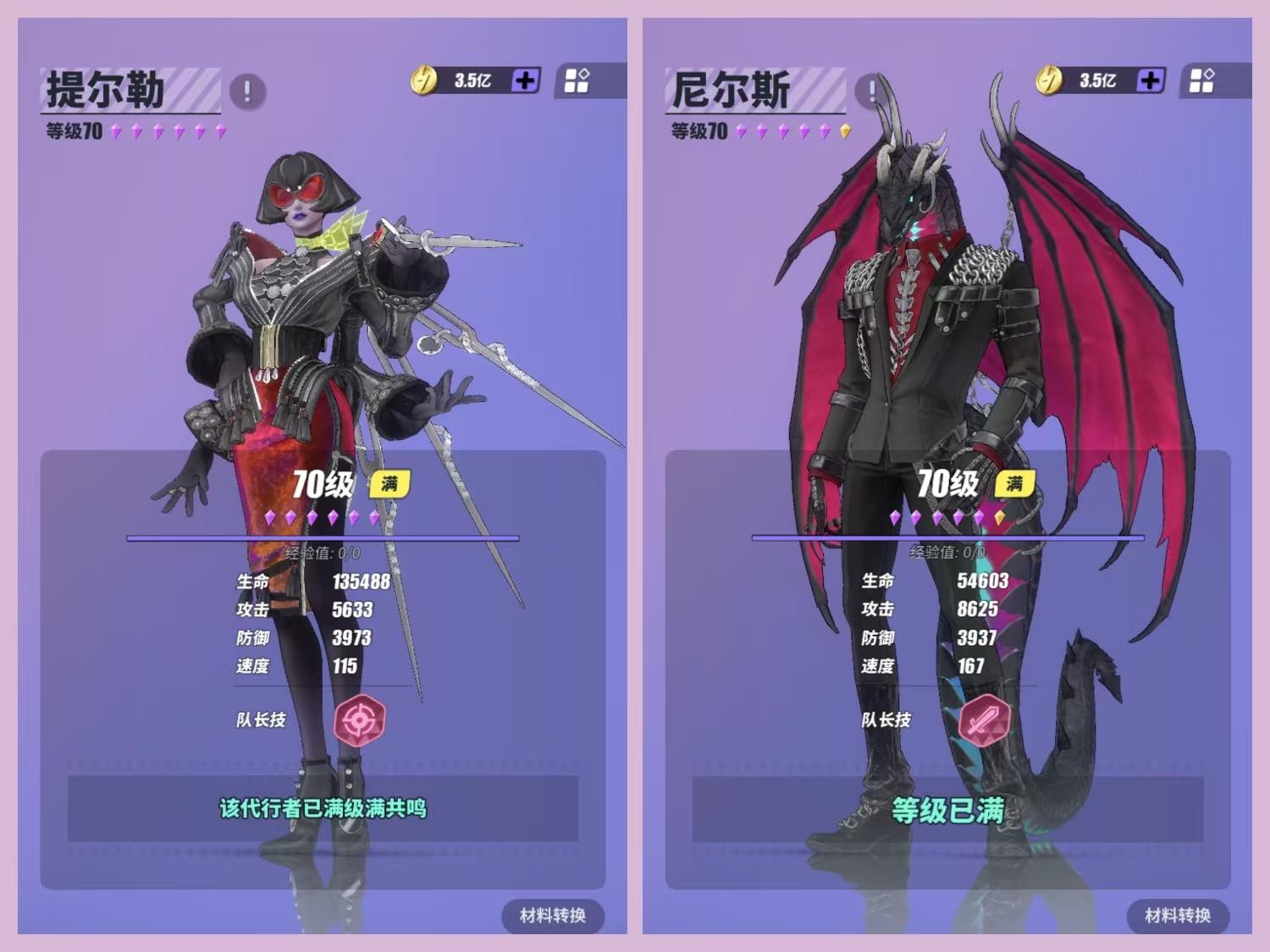The image size is (1270, 952).
Task: Open the grid menu icon beside 提尔勒's currency bar
Action: coord(577,80)
